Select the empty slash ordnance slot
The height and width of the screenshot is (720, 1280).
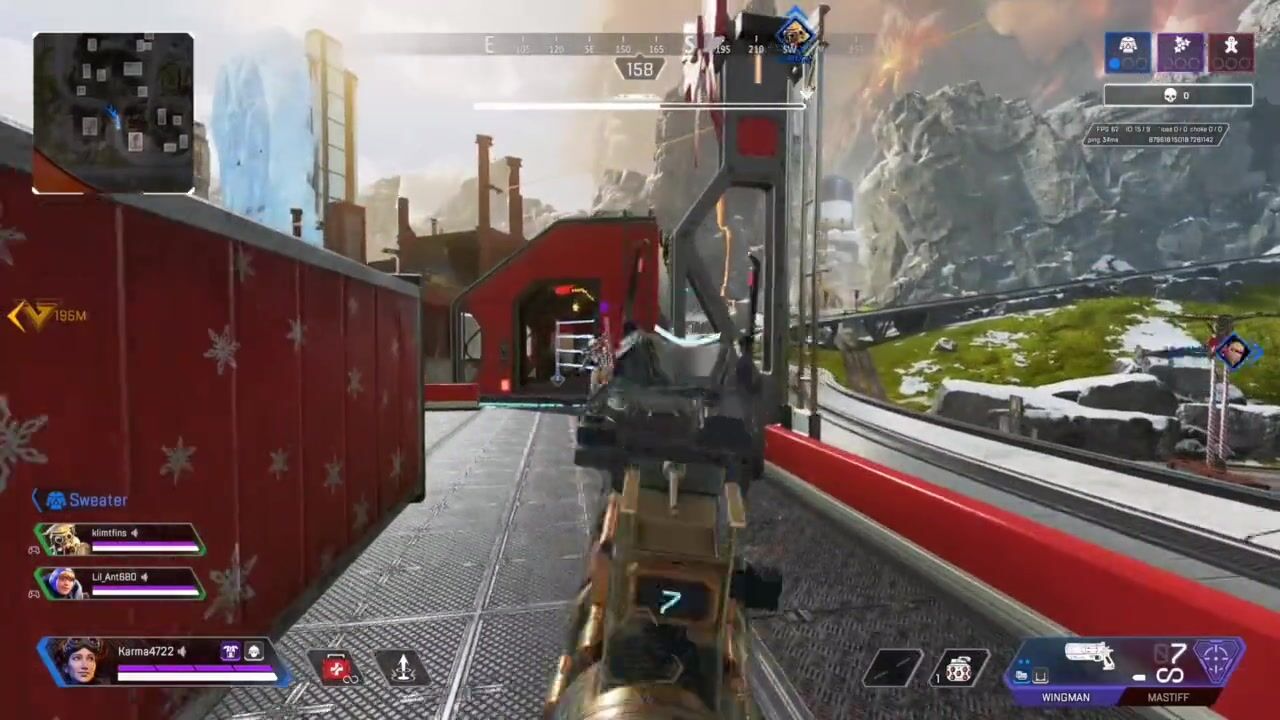coord(893,668)
